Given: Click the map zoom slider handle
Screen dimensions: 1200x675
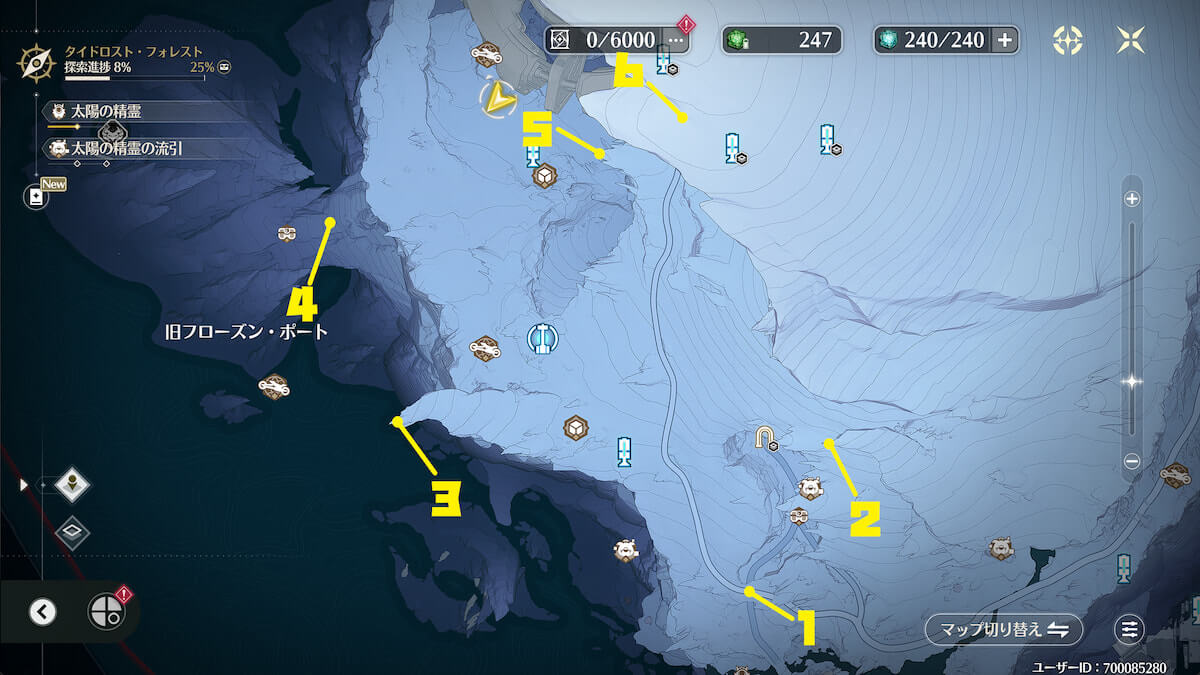Looking at the screenshot, I should coord(1132,381).
